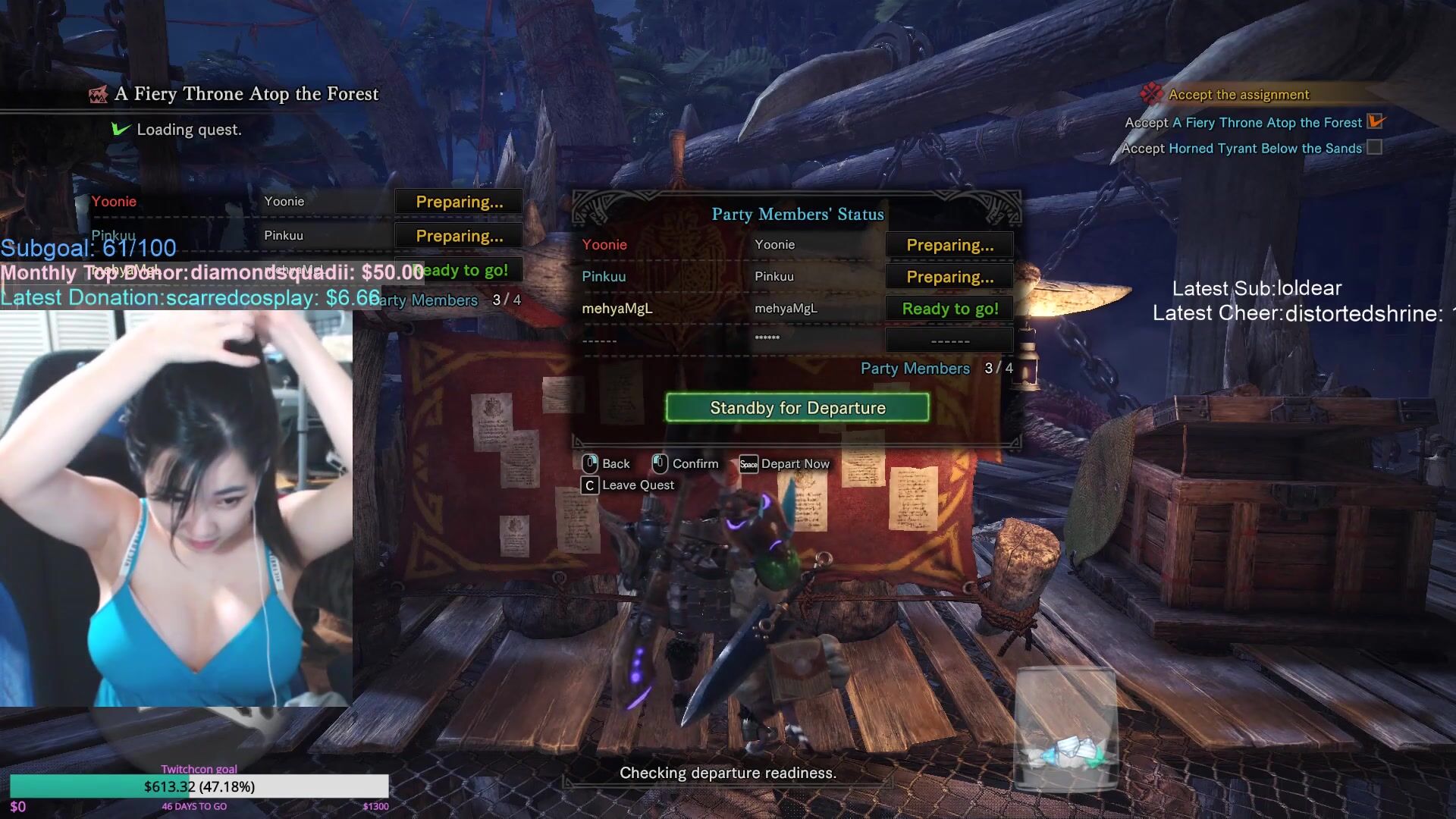Choose Leave Quest

[628, 485]
